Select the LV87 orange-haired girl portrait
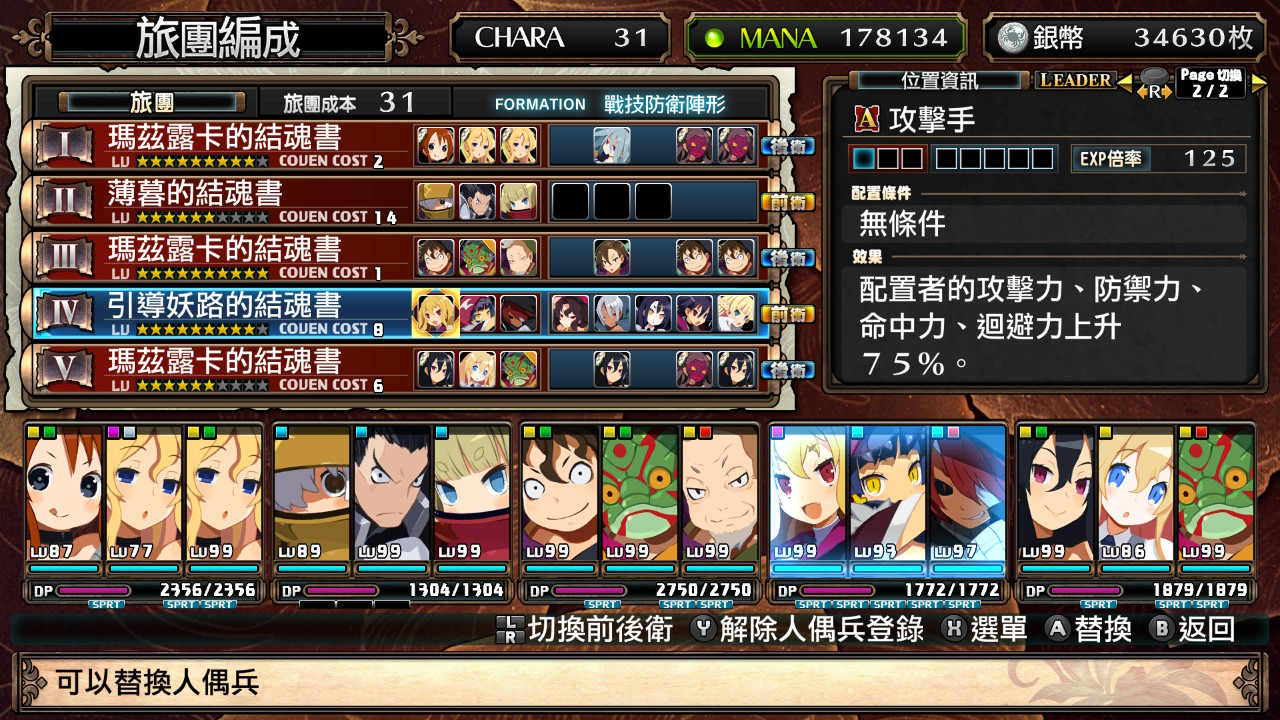This screenshot has width=1280, height=720. pos(64,495)
